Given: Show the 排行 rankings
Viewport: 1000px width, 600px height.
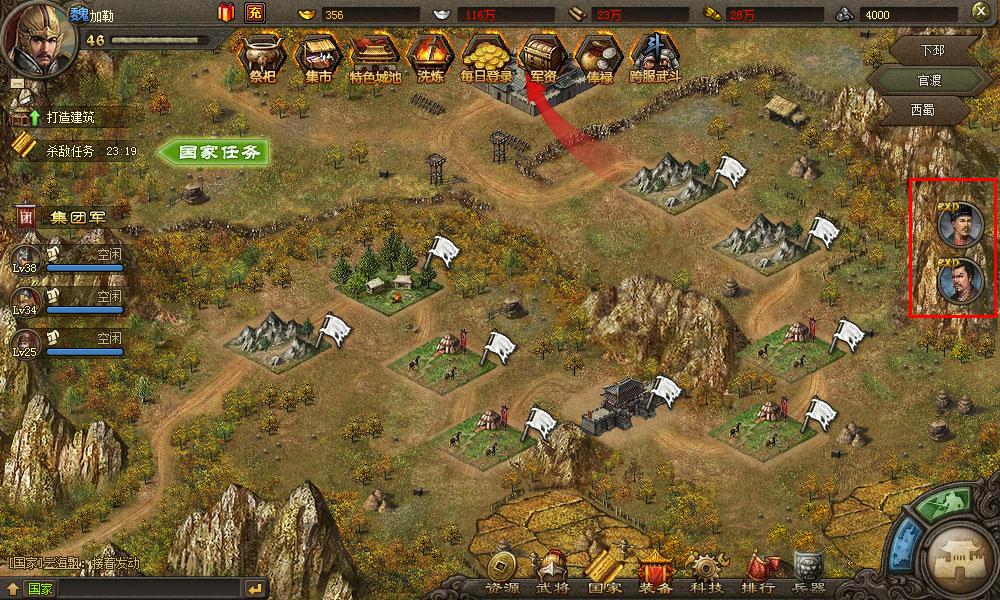Looking at the screenshot, I should (759, 586).
